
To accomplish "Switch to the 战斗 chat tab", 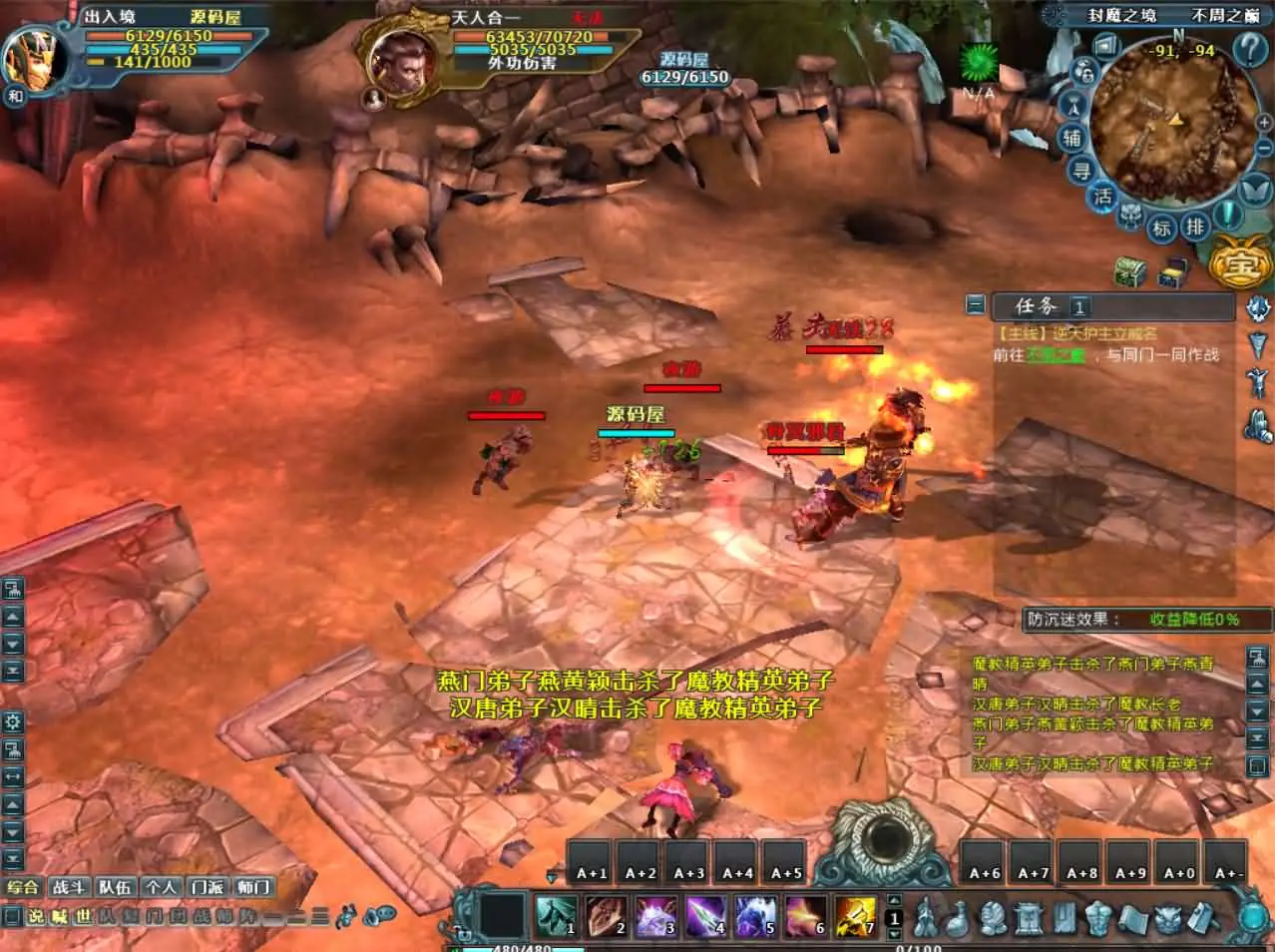I will point(69,887).
